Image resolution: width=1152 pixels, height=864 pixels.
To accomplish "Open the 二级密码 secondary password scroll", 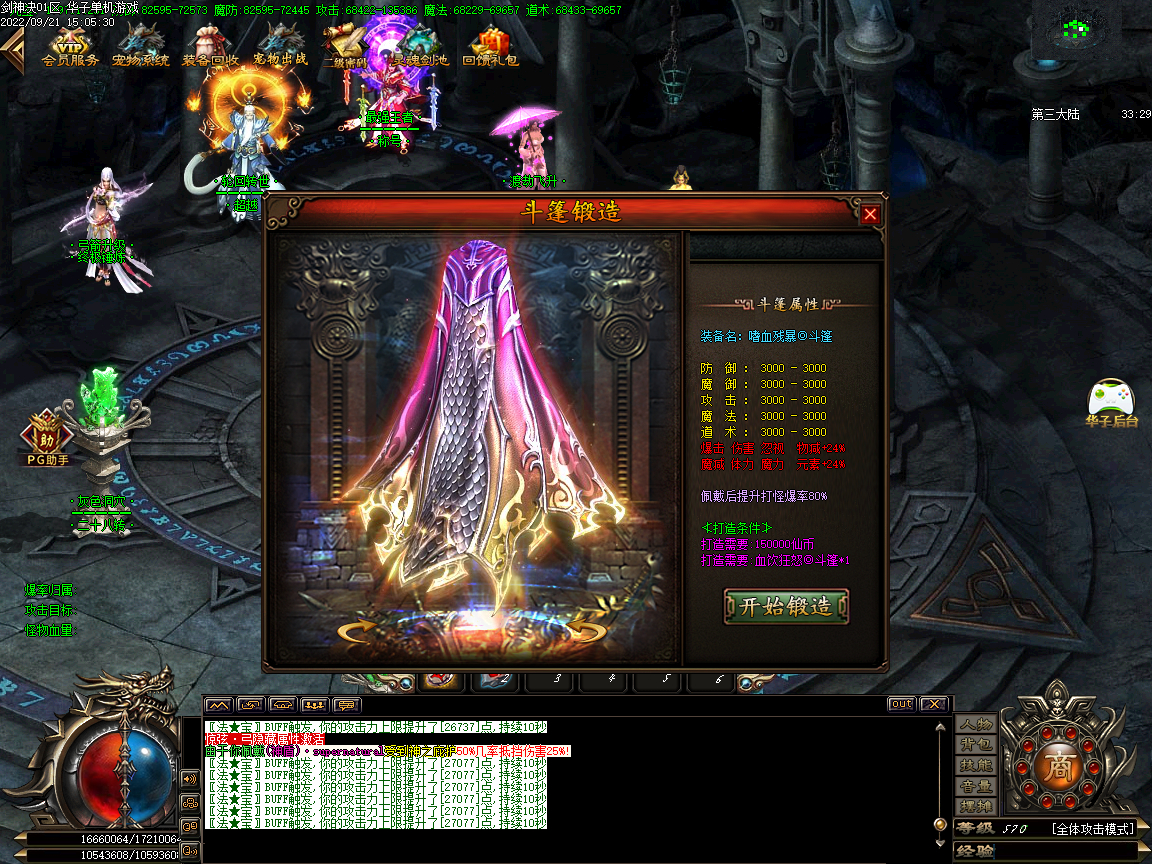I will point(345,47).
